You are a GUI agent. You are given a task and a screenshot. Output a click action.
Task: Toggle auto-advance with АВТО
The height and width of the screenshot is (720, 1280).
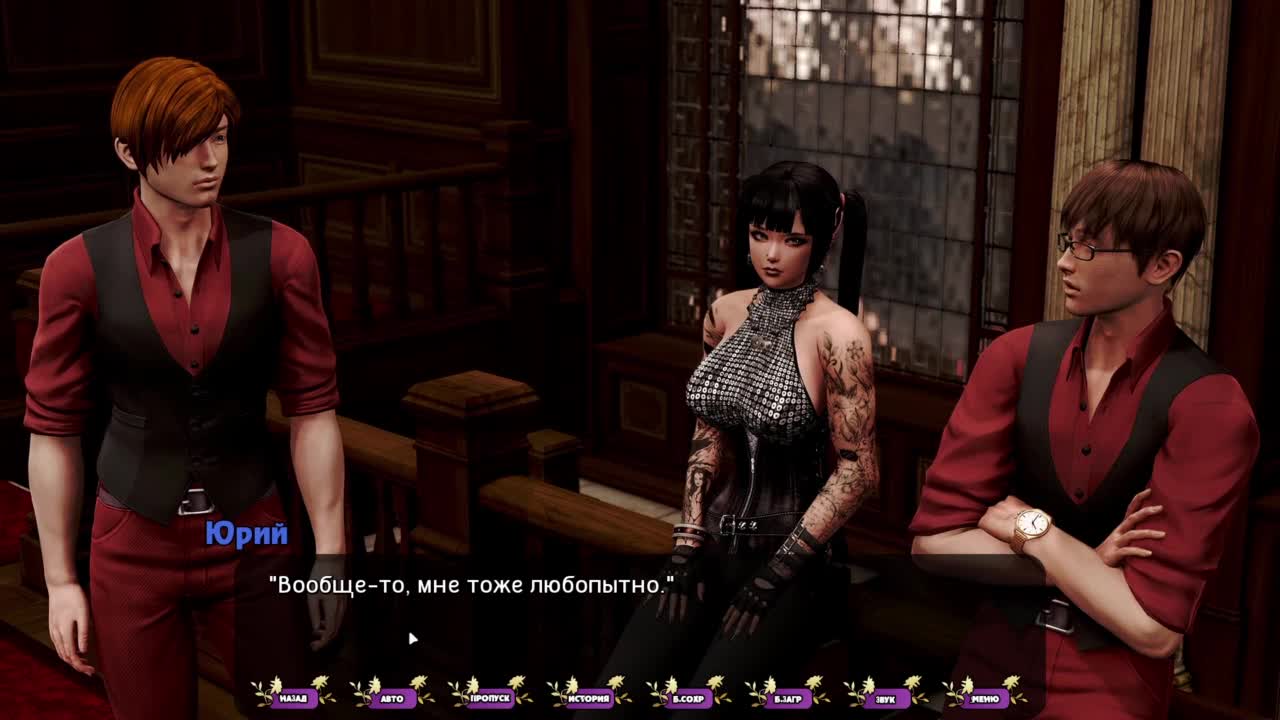[392, 698]
